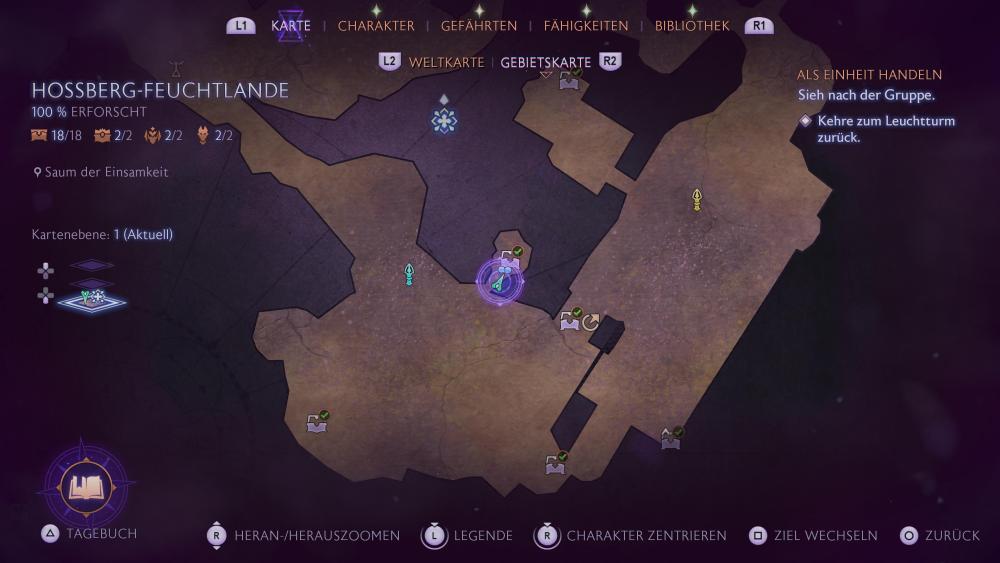Click the Legende label
The image size is (1000, 563).
click(x=483, y=536)
